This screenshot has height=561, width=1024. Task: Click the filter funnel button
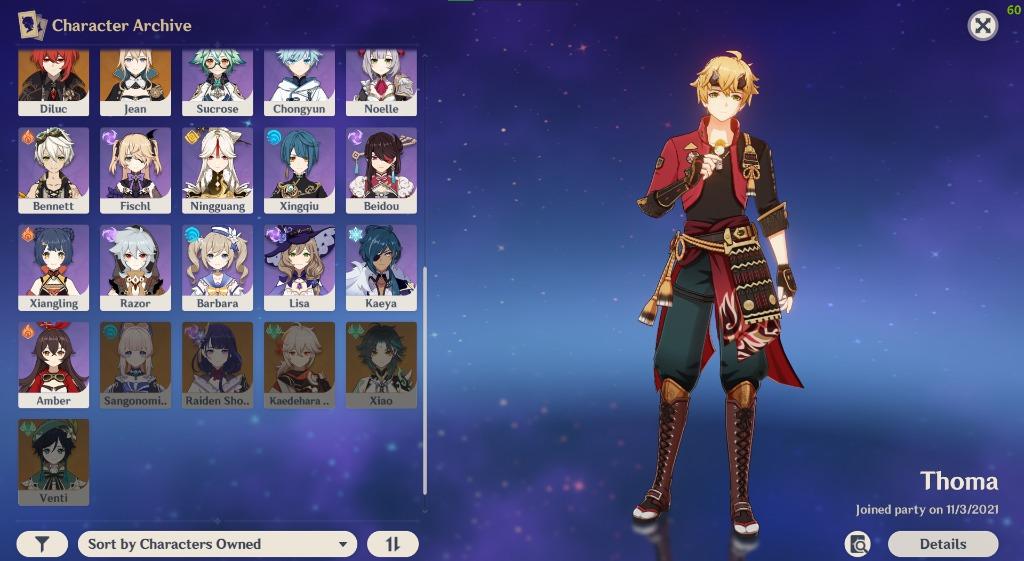[42, 544]
